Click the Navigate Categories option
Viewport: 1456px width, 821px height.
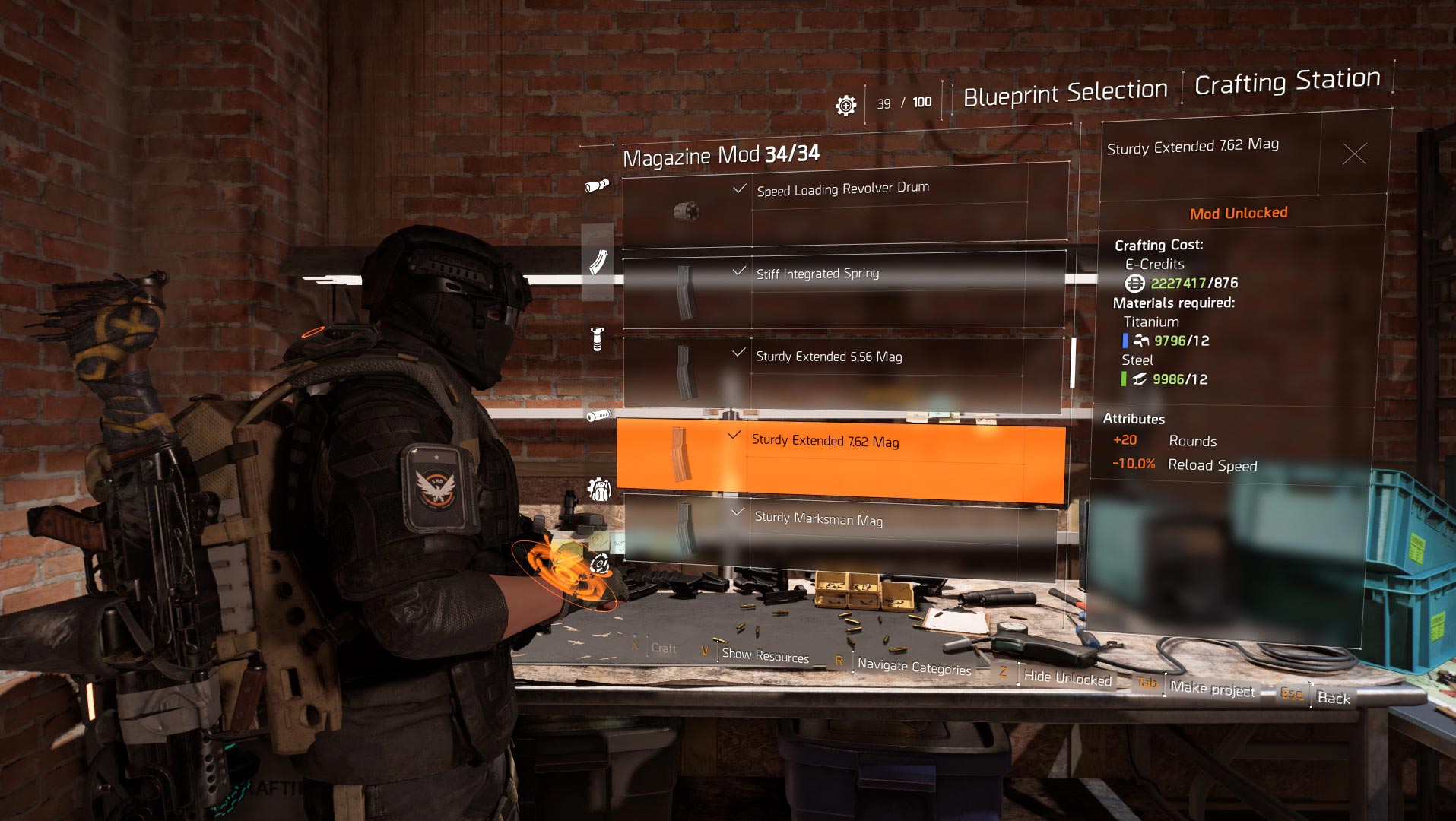click(914, 667)
